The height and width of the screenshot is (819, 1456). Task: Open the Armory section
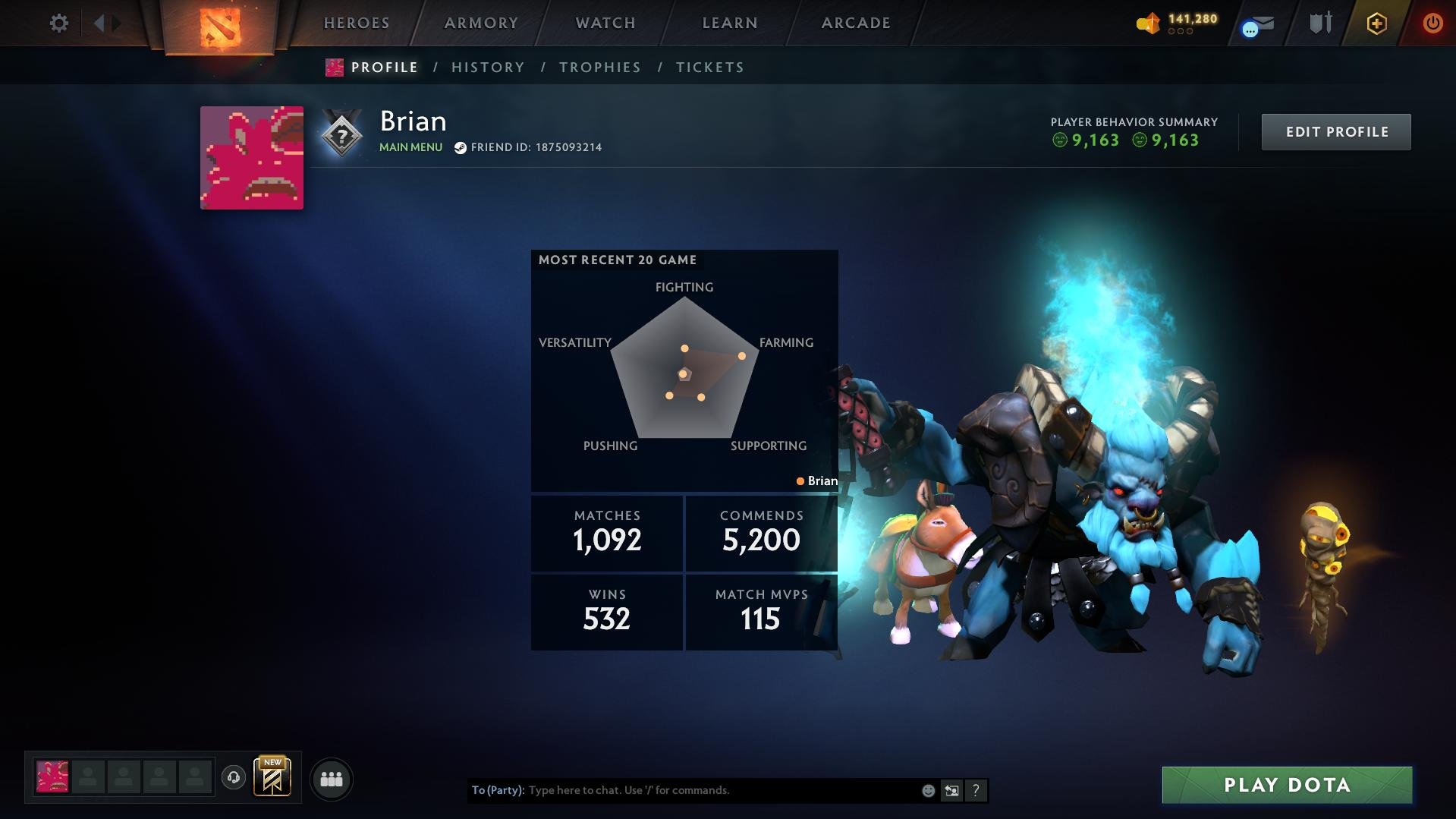[481, 23]
